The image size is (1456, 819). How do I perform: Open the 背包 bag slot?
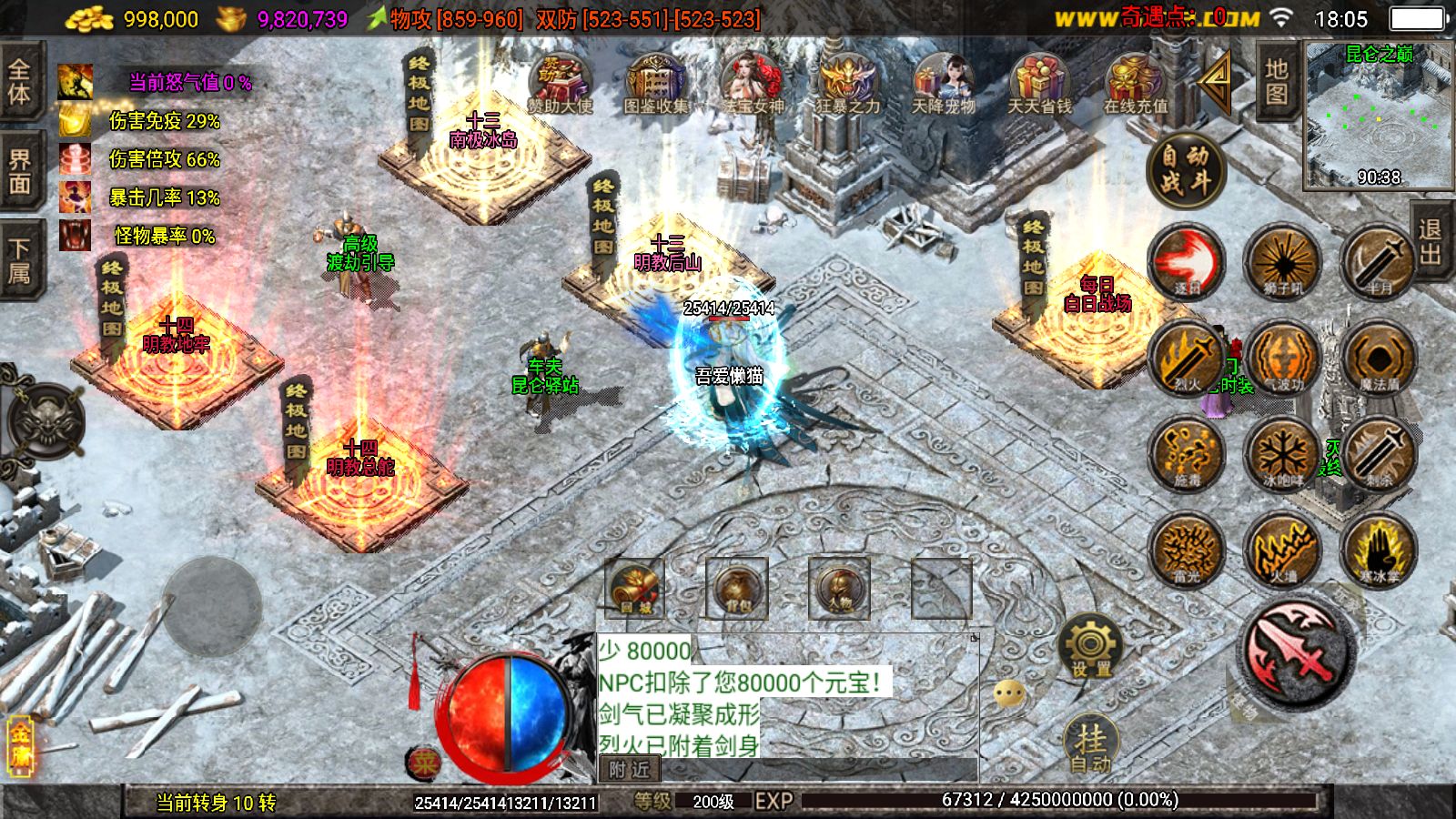(x=737, y=588)
